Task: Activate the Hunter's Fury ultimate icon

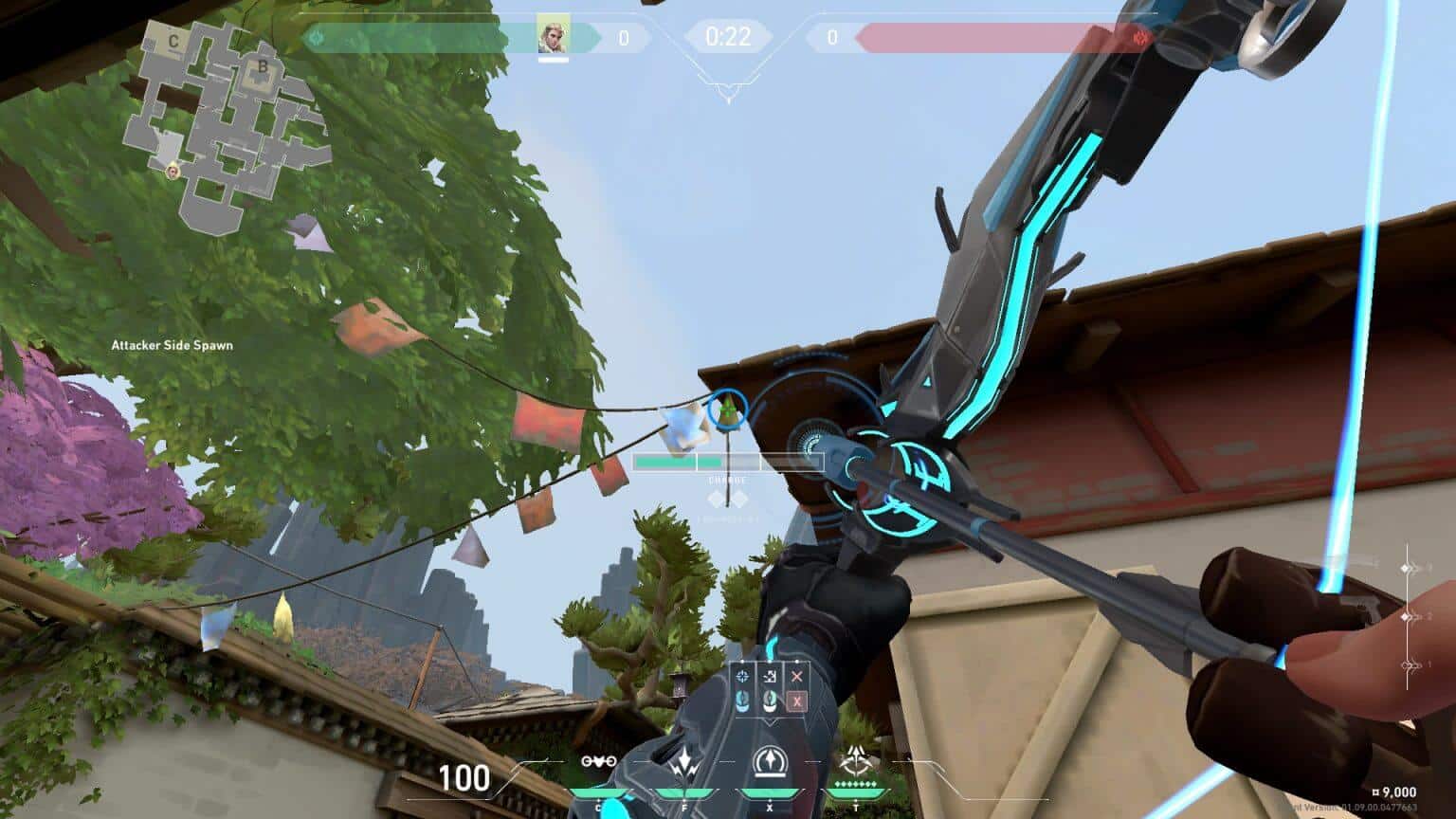Action: (857, 760)
